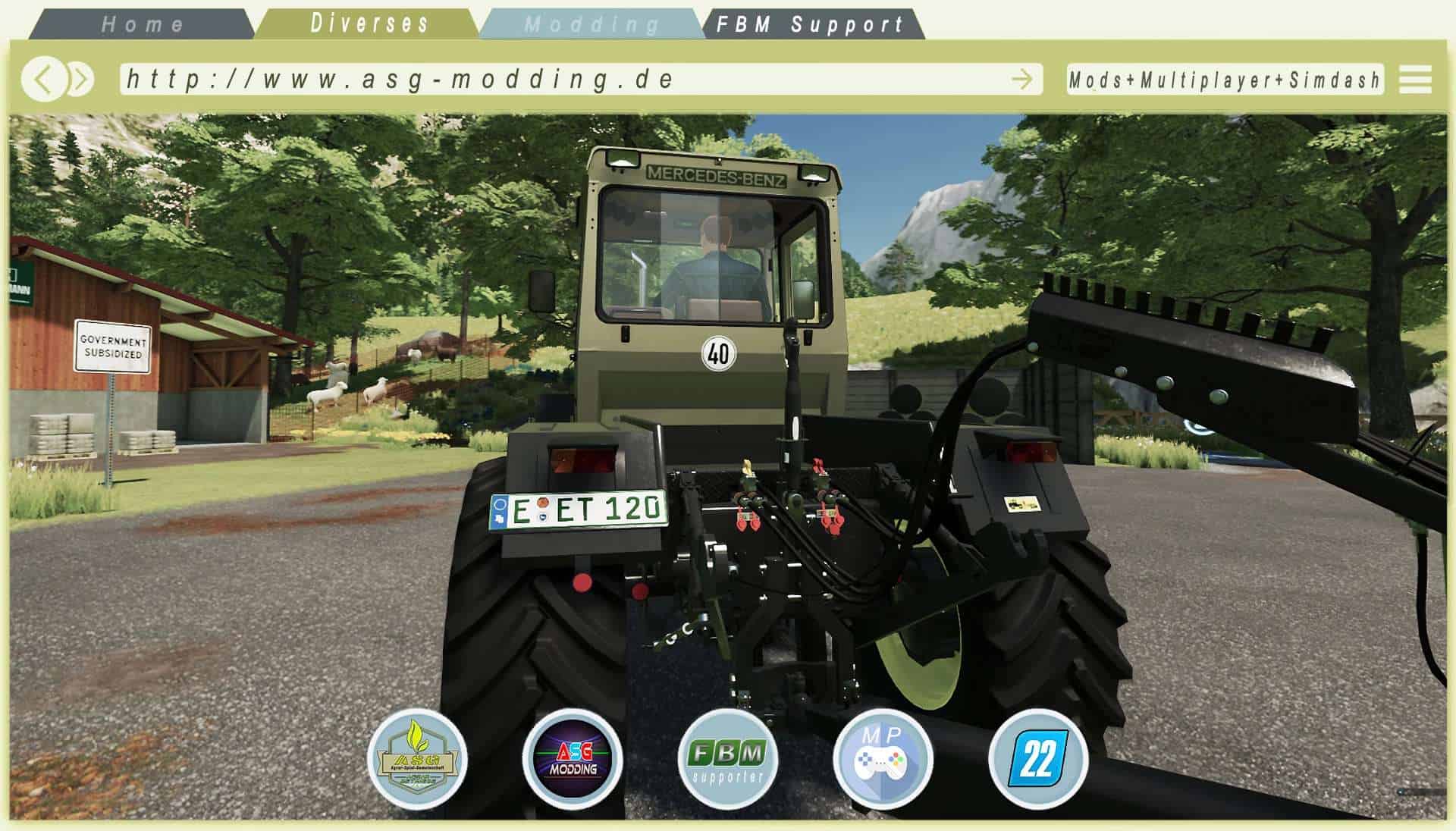Click the forward navigation arrow
This screenshot has width=1456, height=831.
78,78
